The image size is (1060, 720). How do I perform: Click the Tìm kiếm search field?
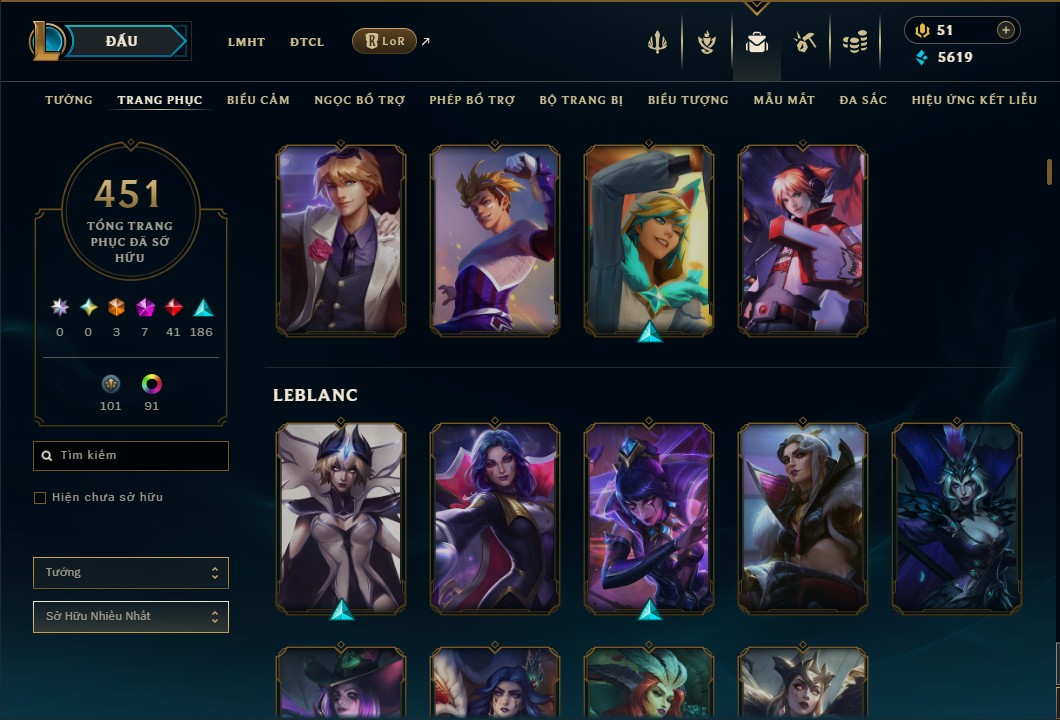[131, 456]
